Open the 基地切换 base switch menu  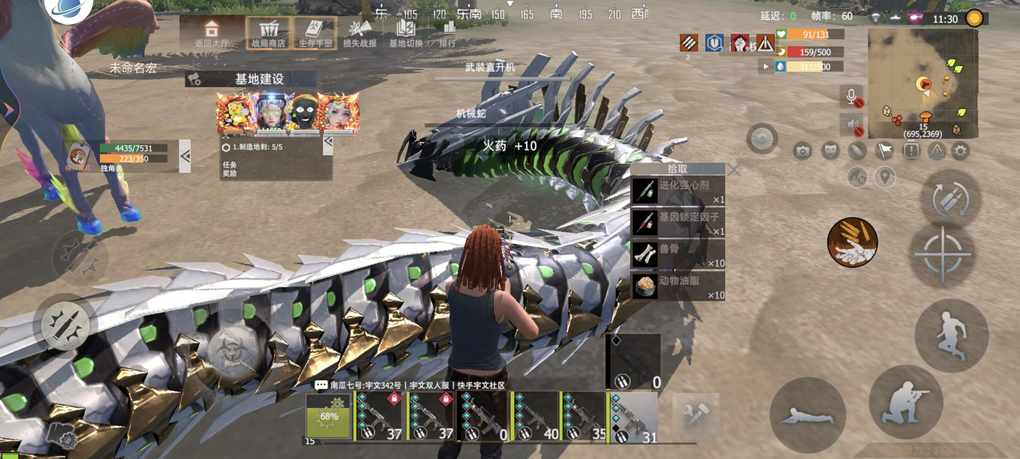click(404, 34)
